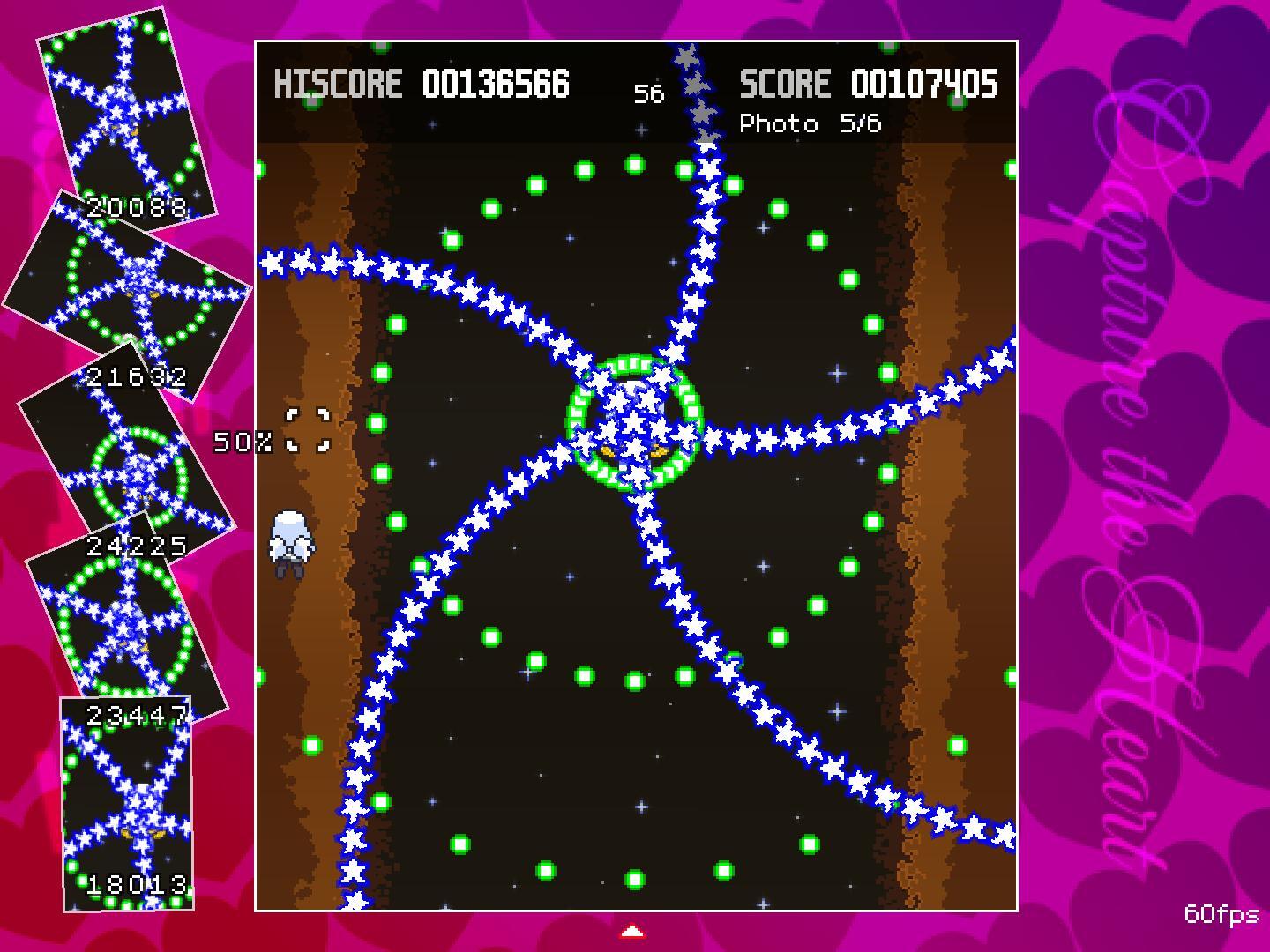Toggle the Photo 5/6 counter display
Screen dimensions: 1270x952
click(812, 123)
